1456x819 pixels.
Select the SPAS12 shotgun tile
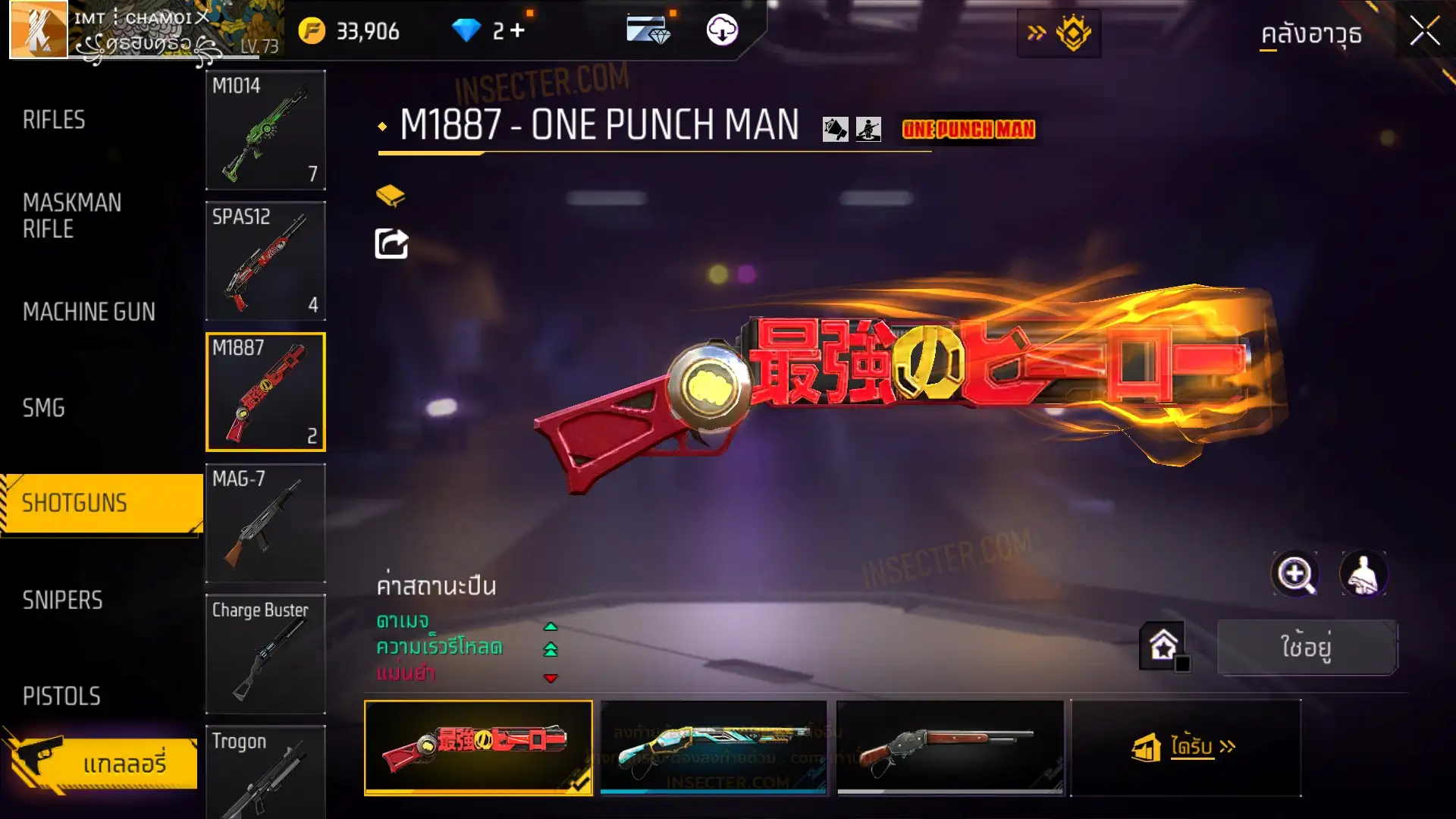[265, 261]
